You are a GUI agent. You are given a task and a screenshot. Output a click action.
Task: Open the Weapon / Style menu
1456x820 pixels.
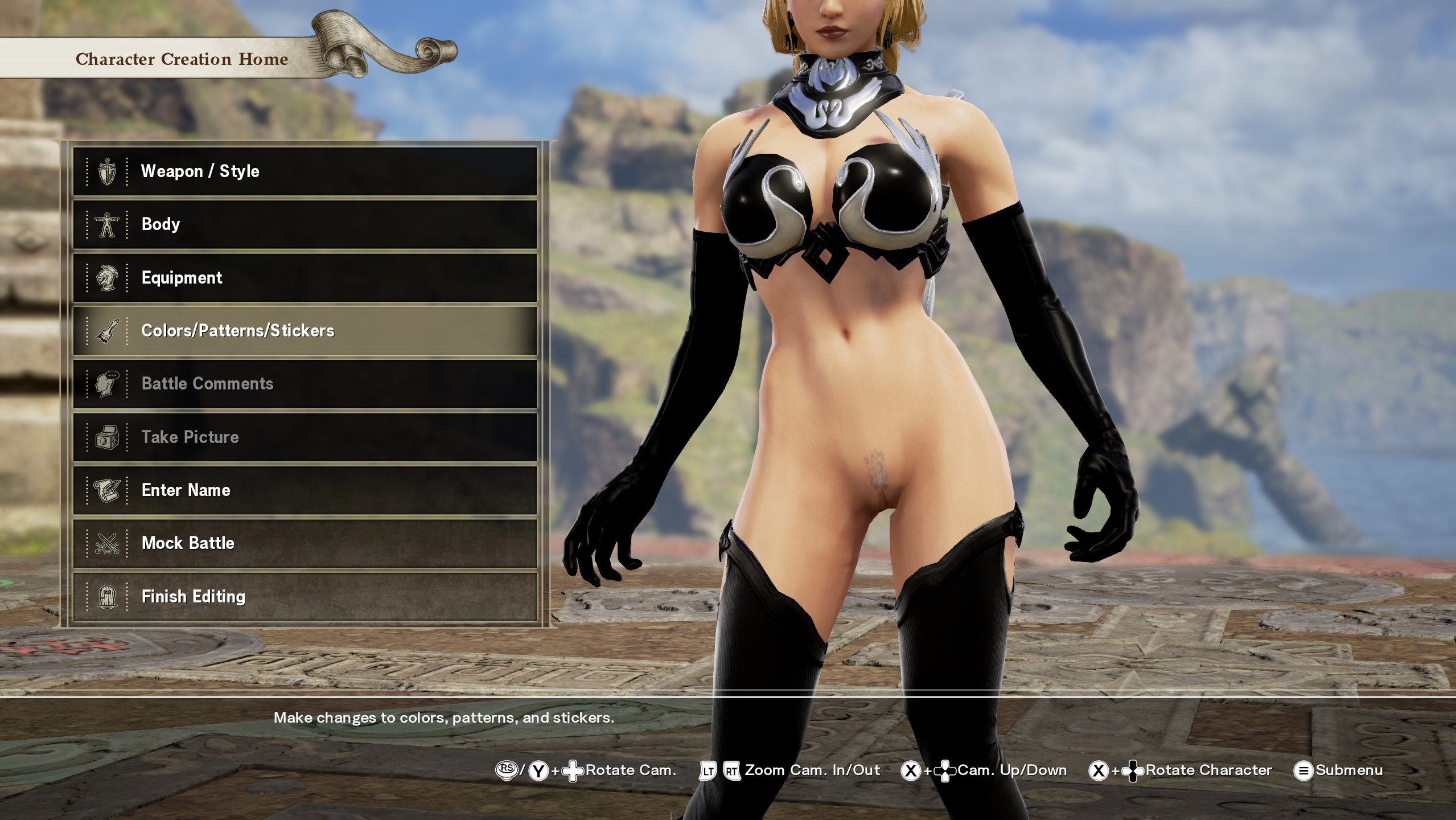tap(305, 171)
